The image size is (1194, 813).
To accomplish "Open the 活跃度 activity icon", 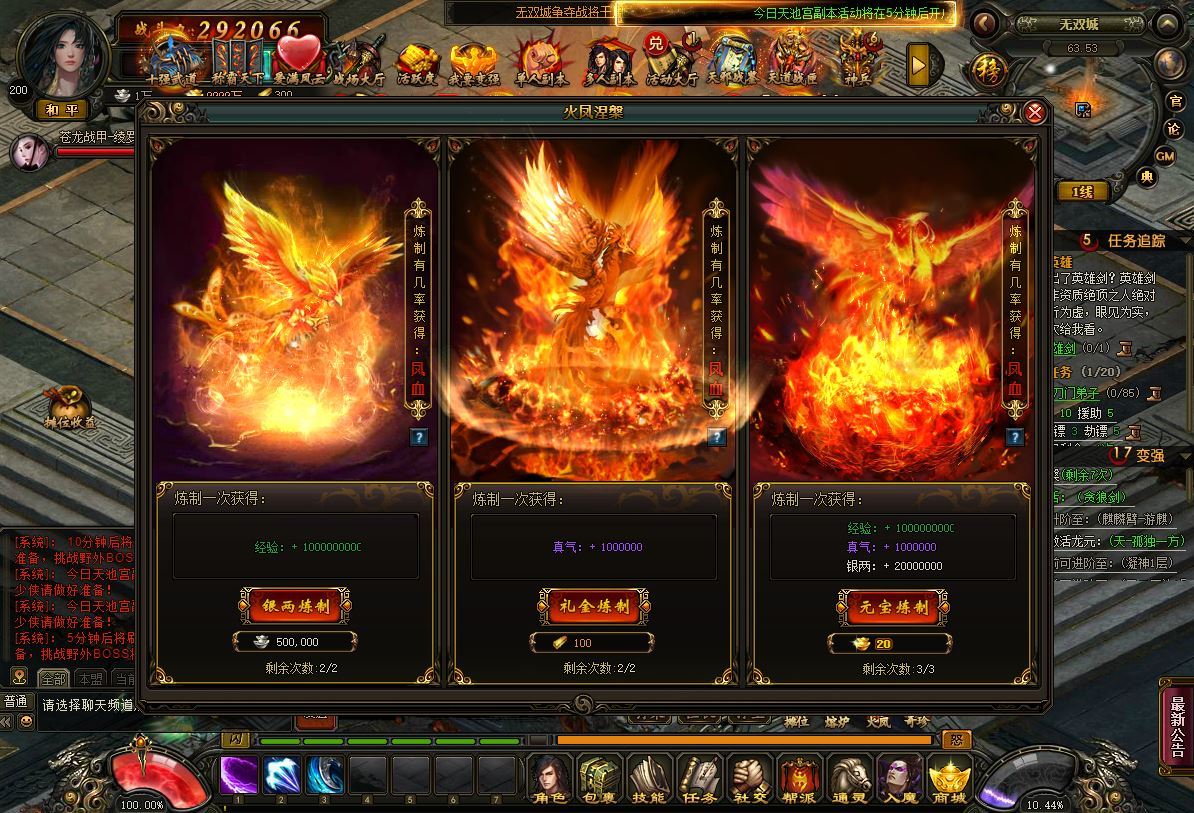I will (x=420, y=64).
